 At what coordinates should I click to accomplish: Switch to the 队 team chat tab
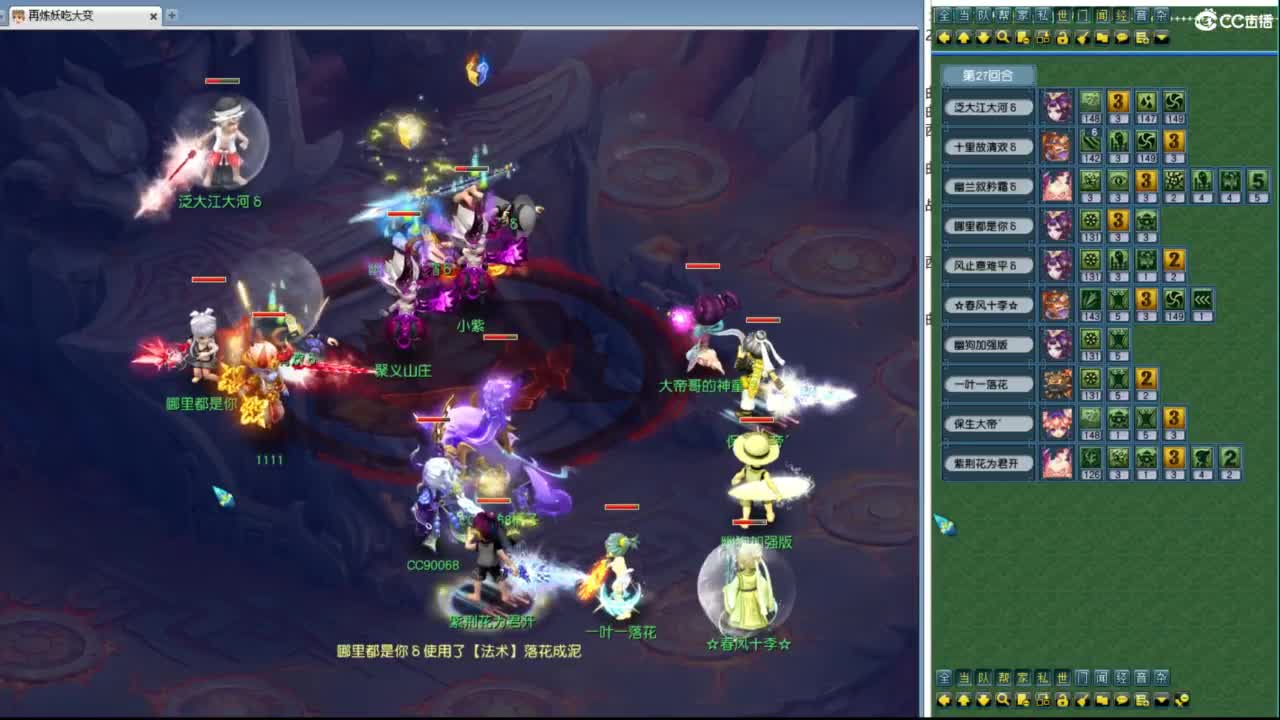985,15
